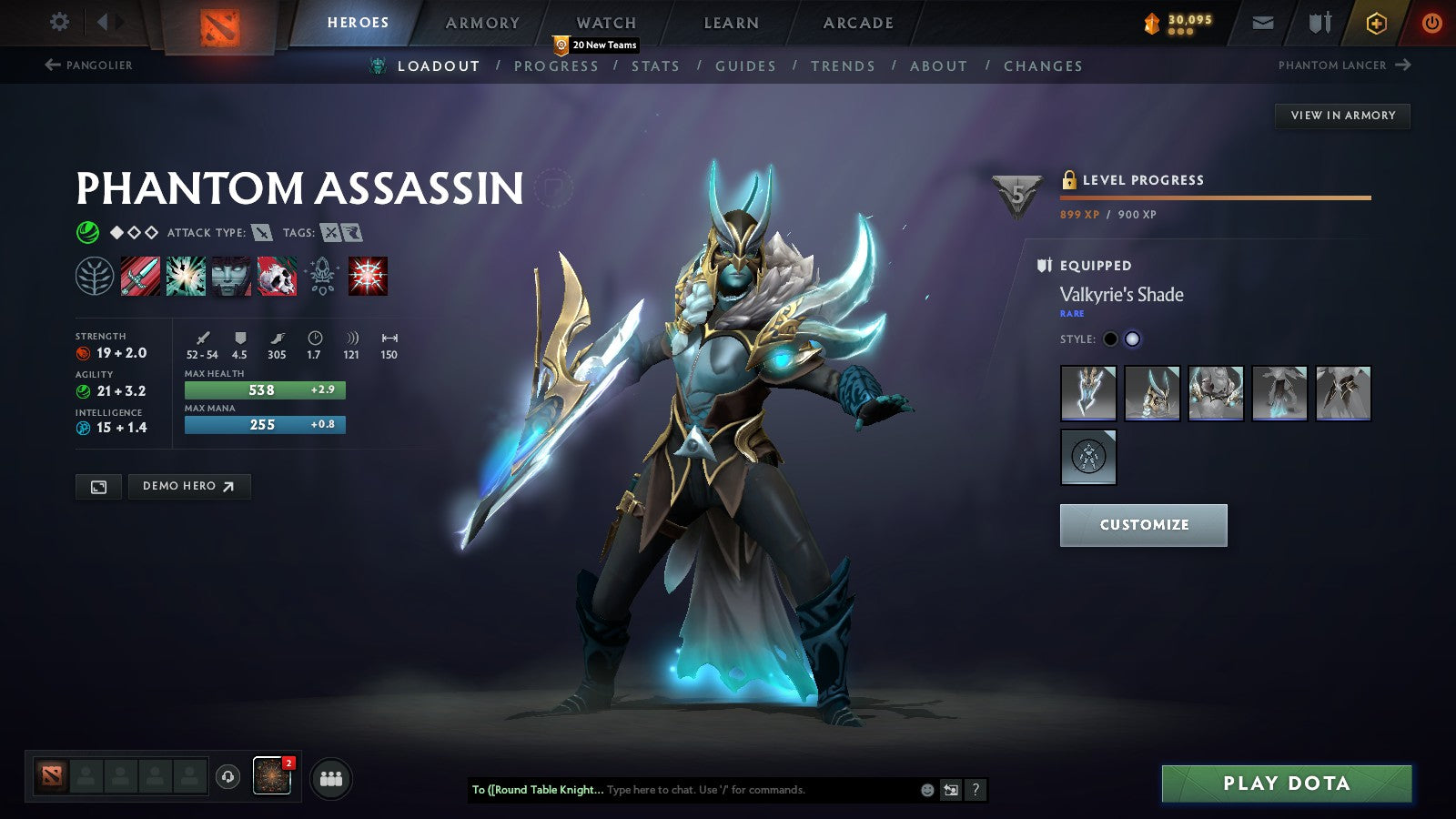Open the Round Table Knight chat channel selector
This screenshot has width=1456, height=819.
[528, 790]
